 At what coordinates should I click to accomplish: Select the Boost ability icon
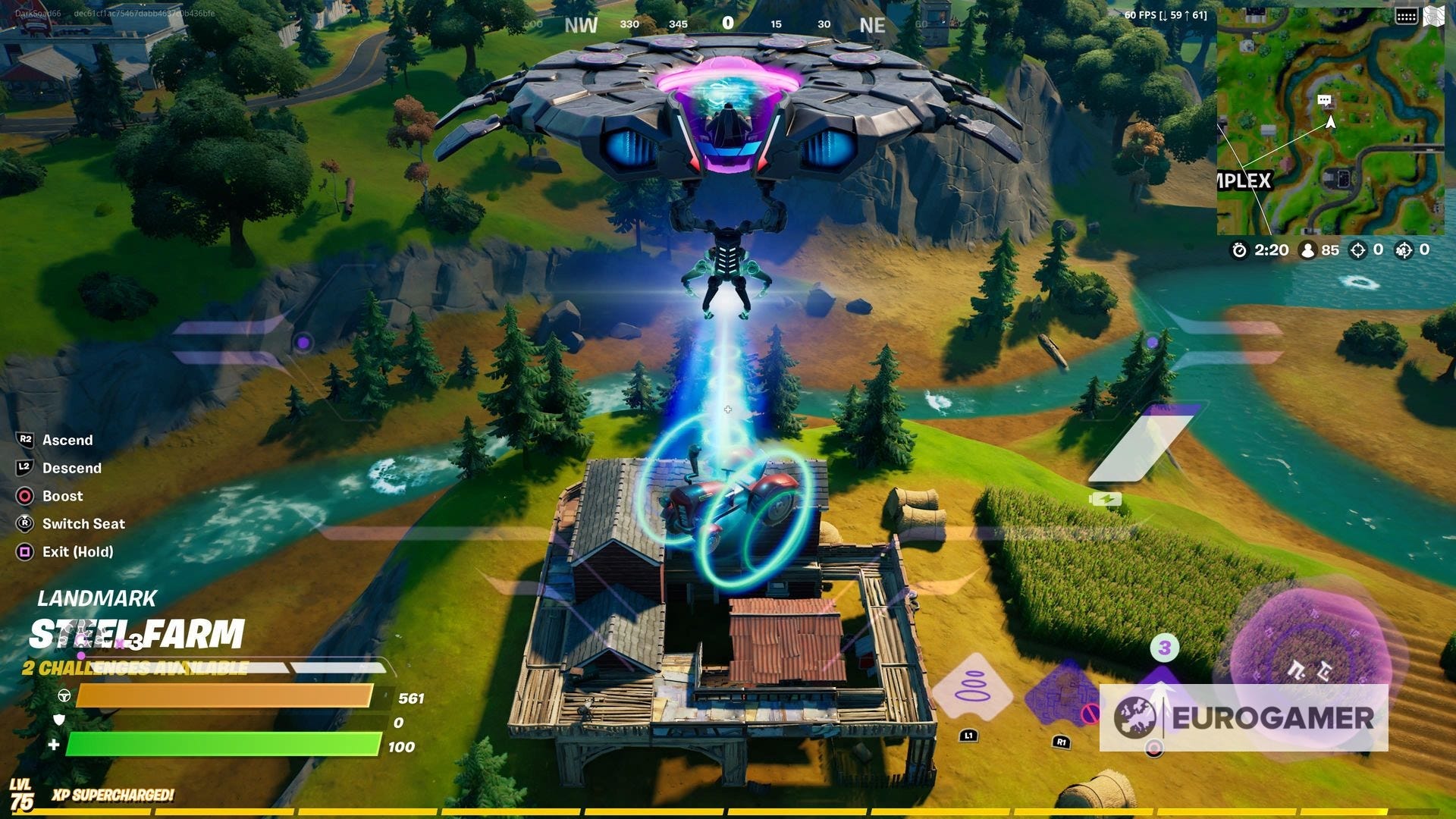point(24,496)
